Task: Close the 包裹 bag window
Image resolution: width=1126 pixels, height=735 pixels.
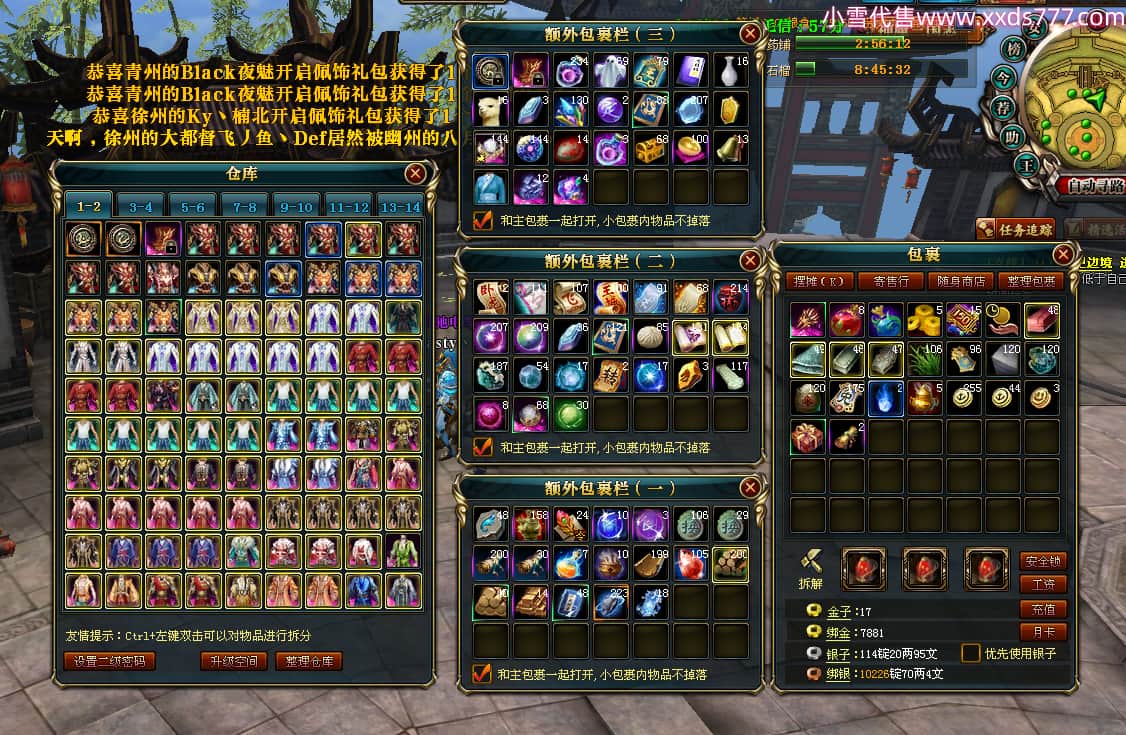Action: [1063, 255]
